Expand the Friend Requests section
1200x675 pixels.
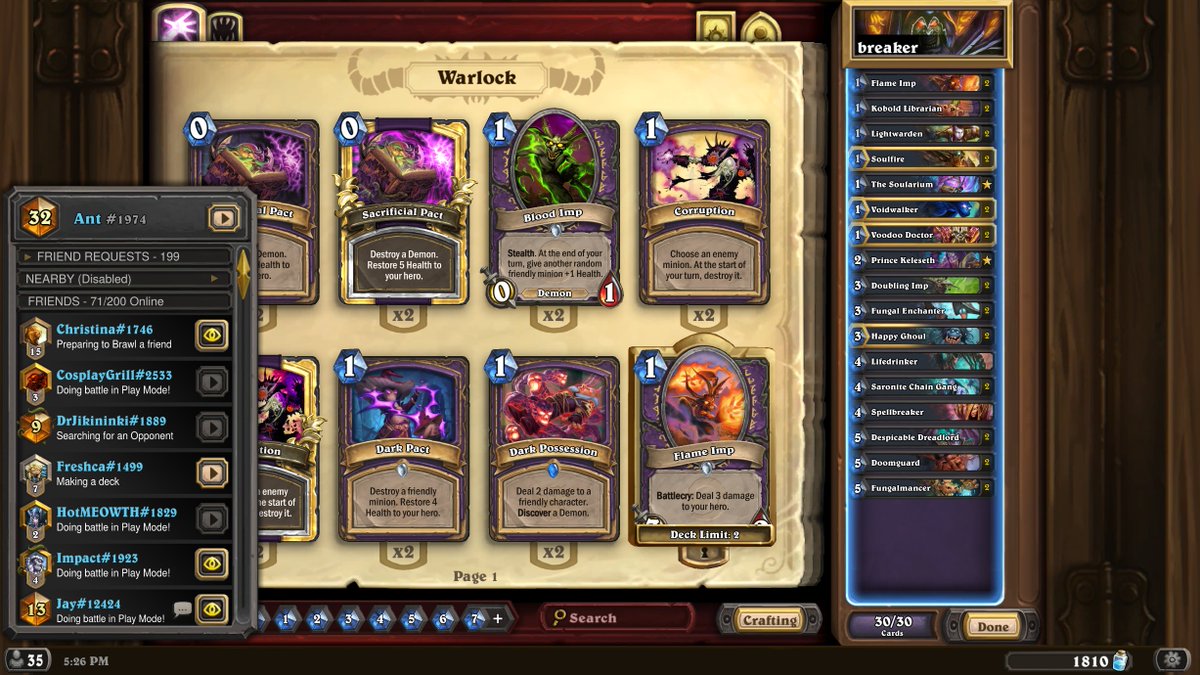(x=120, y=257)
